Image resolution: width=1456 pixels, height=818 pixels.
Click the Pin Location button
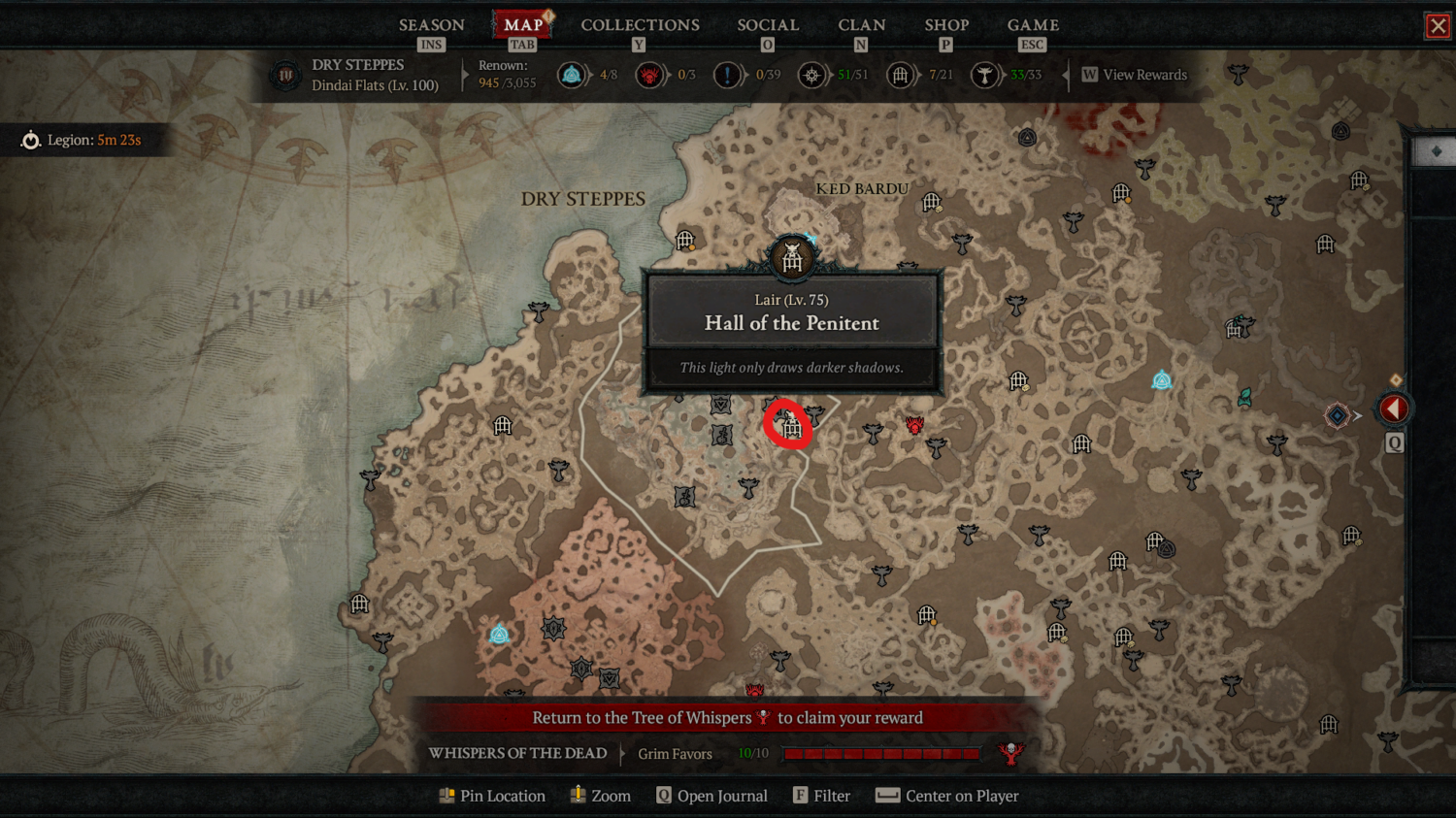click(x=493, y=796)
